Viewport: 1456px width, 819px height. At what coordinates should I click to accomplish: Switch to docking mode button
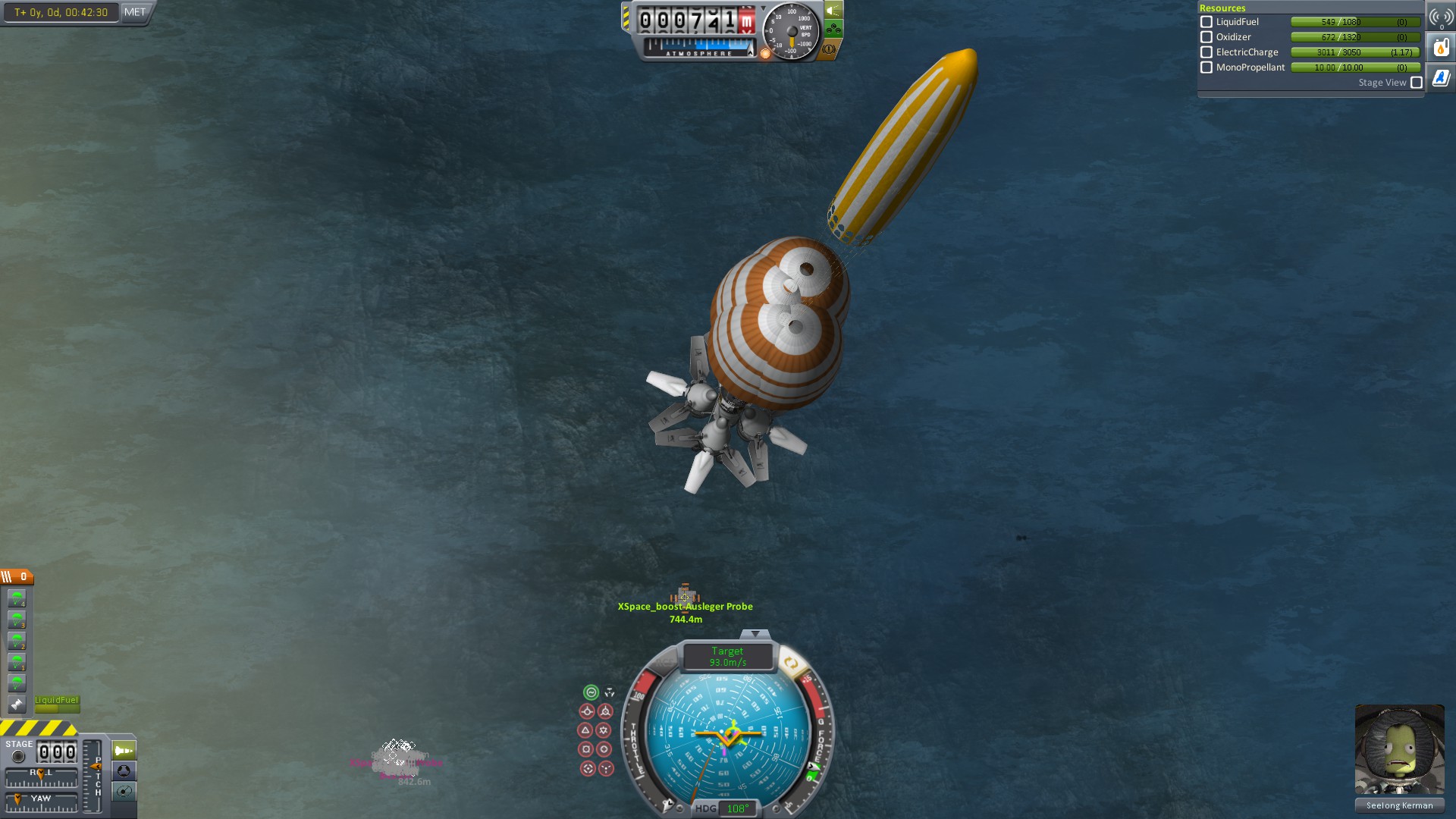124,771
